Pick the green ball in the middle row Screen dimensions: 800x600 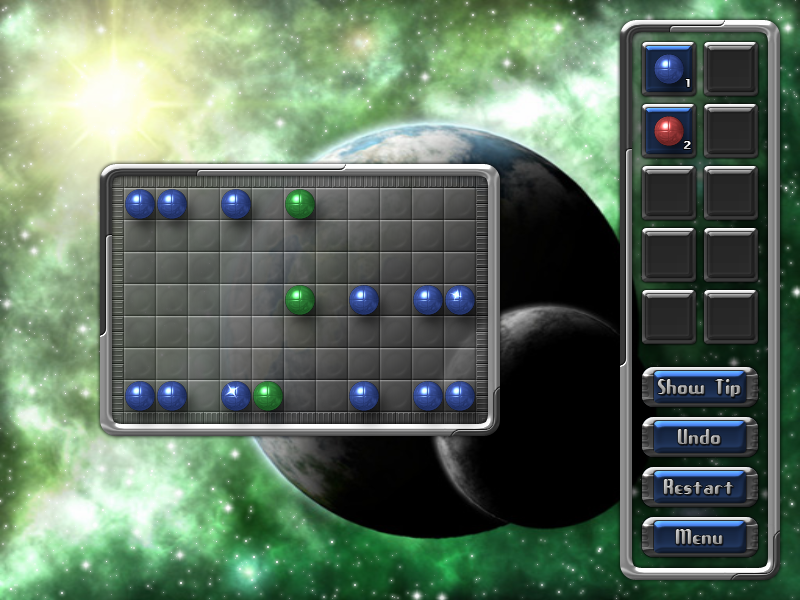click(x=300, y=299)
